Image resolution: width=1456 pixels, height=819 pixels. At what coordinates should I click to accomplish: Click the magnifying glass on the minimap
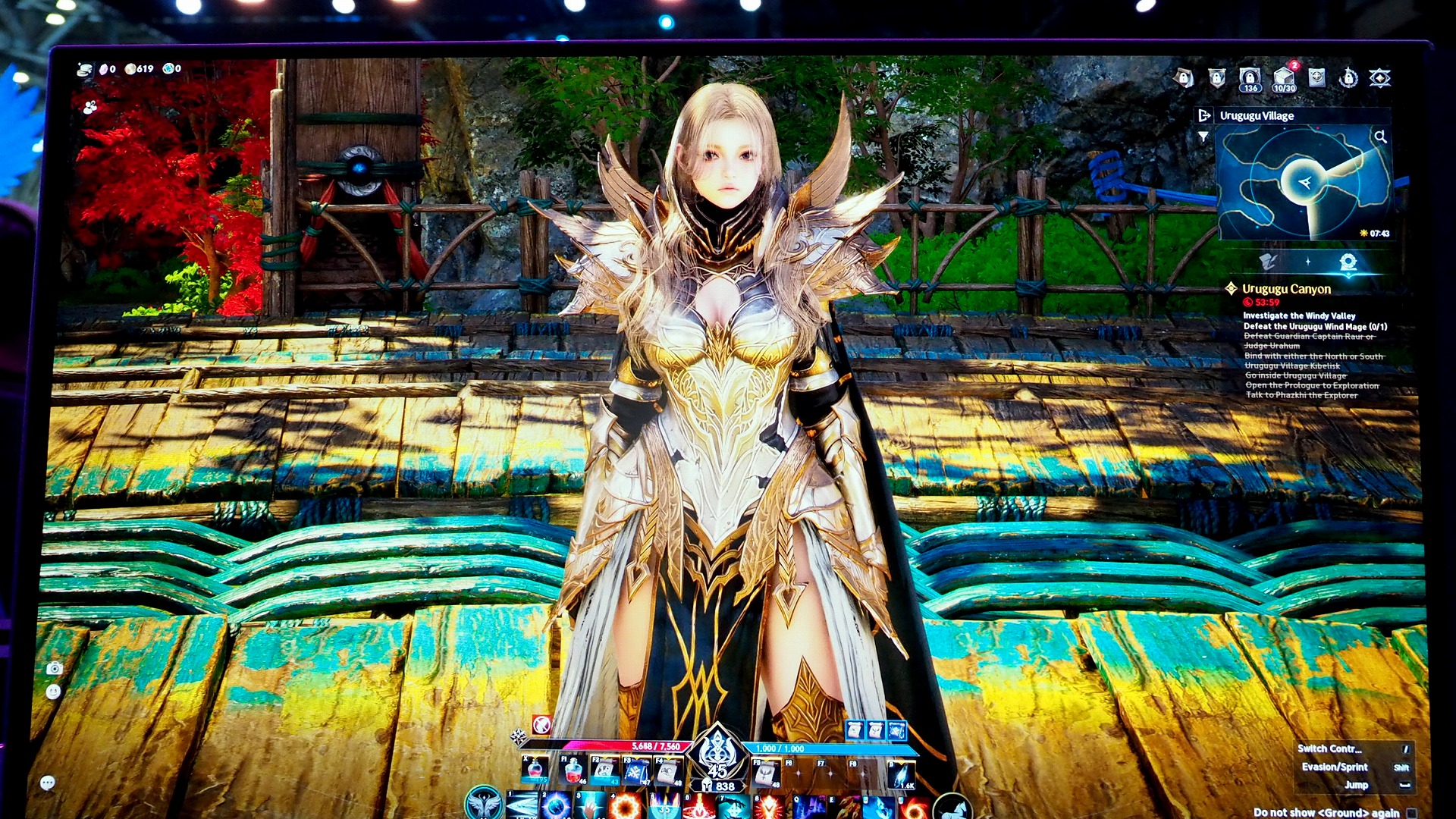1380,136
